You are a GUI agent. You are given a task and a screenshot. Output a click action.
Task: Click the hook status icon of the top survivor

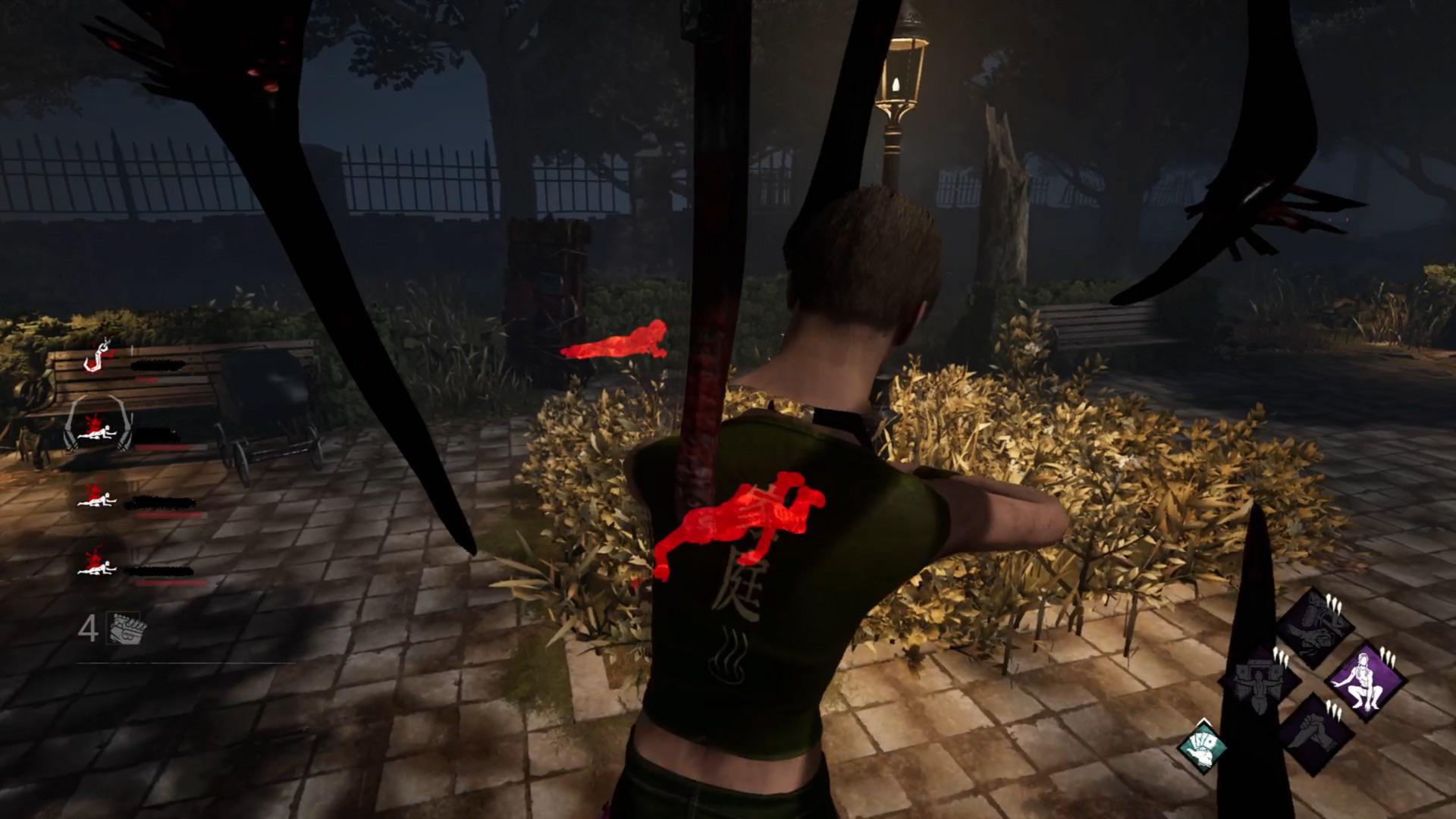tap(96, 357)
